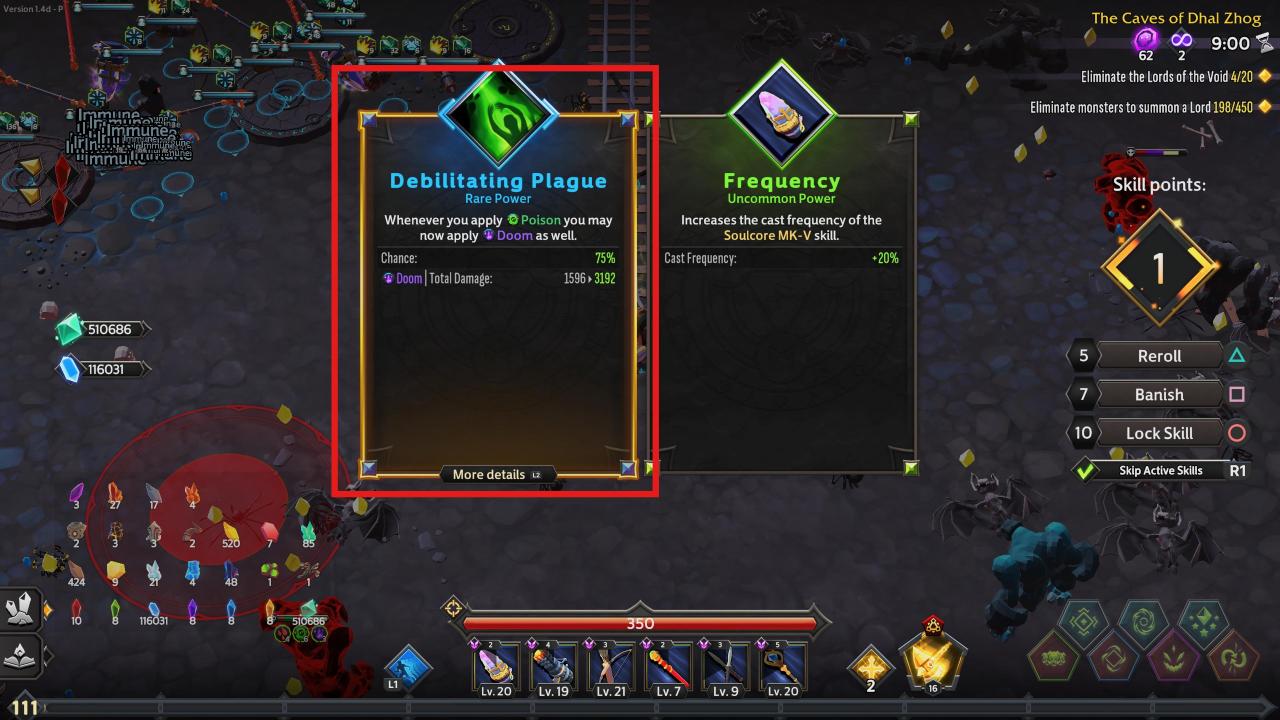The image size is (1280, 720).
Task: Select the red scepter skill slot Lv. 7
Action: coord(669,666)
